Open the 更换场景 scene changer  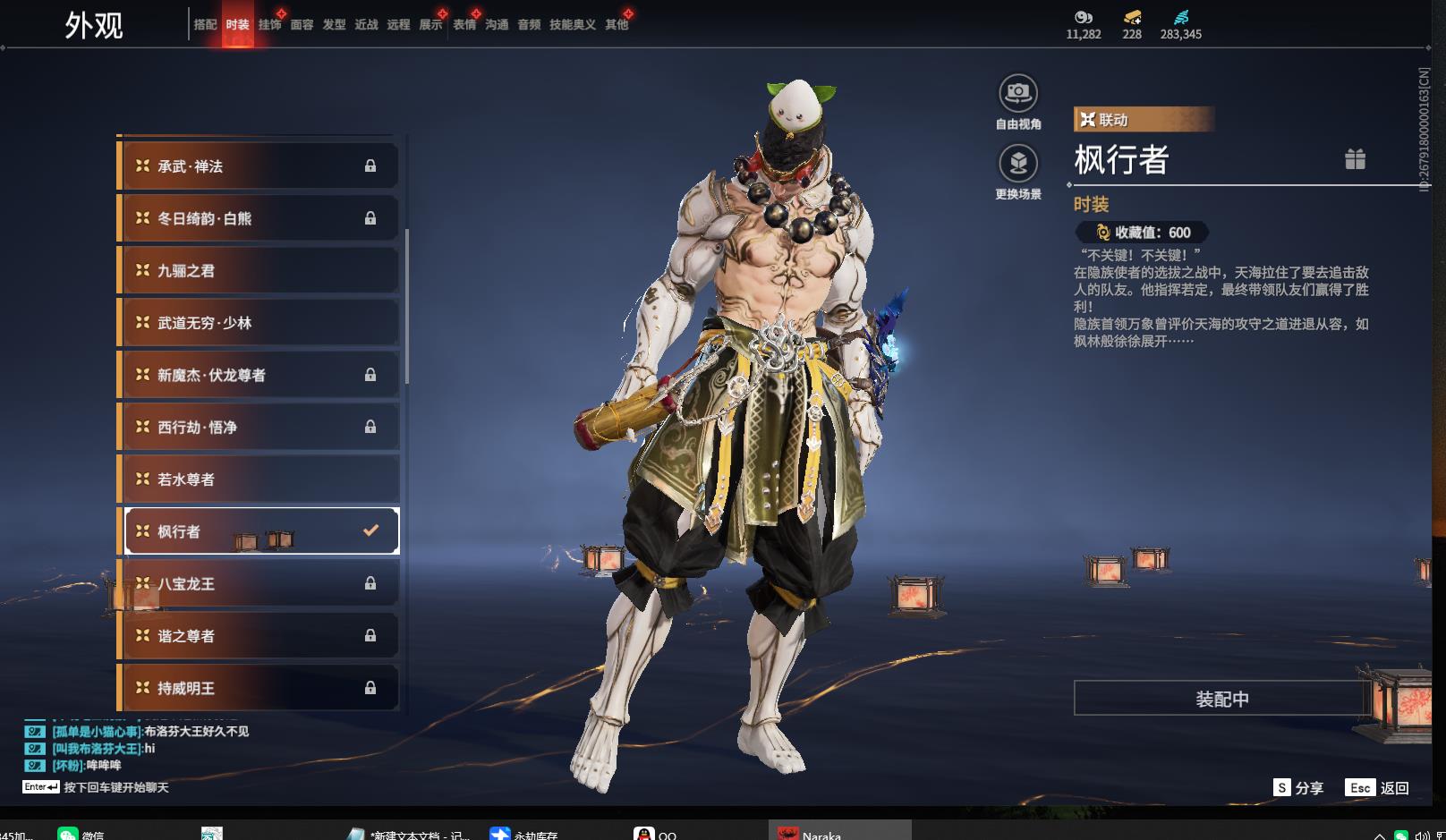(1018, 164)
